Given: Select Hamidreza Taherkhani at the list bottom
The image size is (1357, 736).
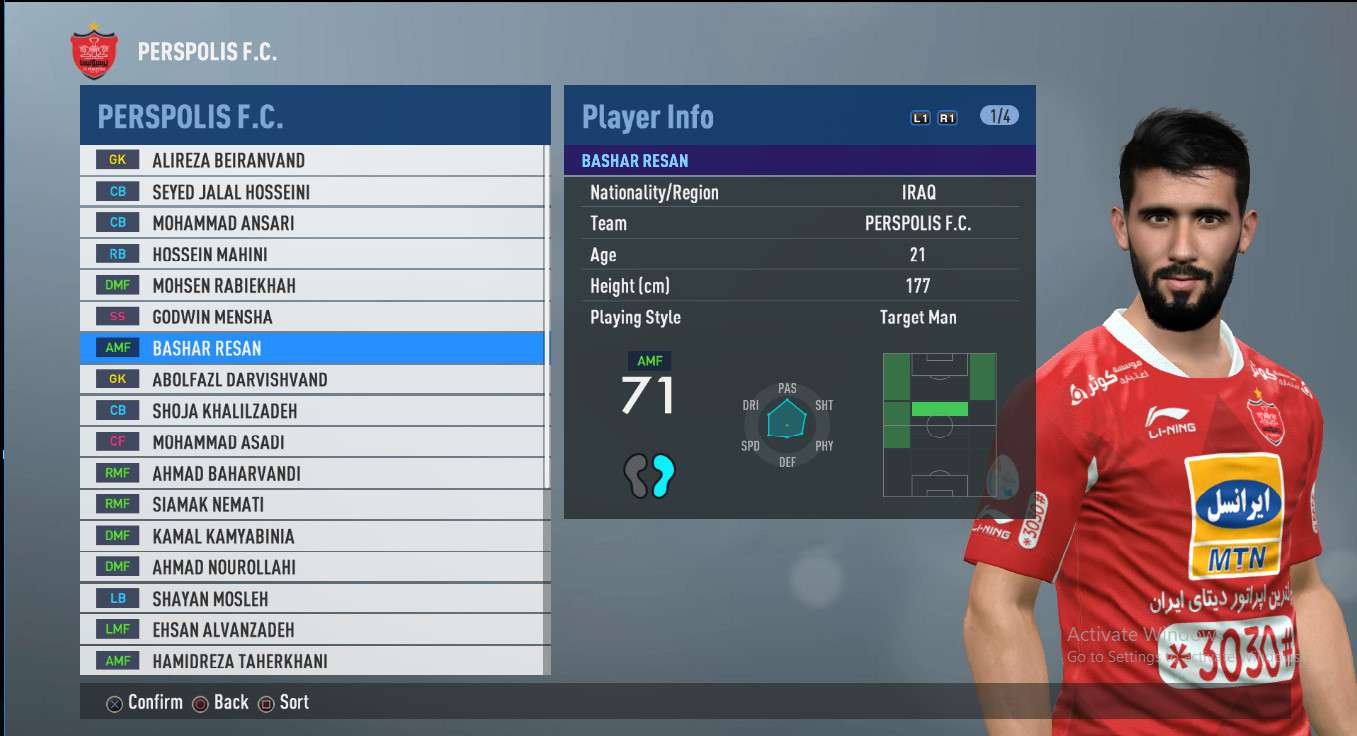Looking at the screenshot, I should pos(240,661).
